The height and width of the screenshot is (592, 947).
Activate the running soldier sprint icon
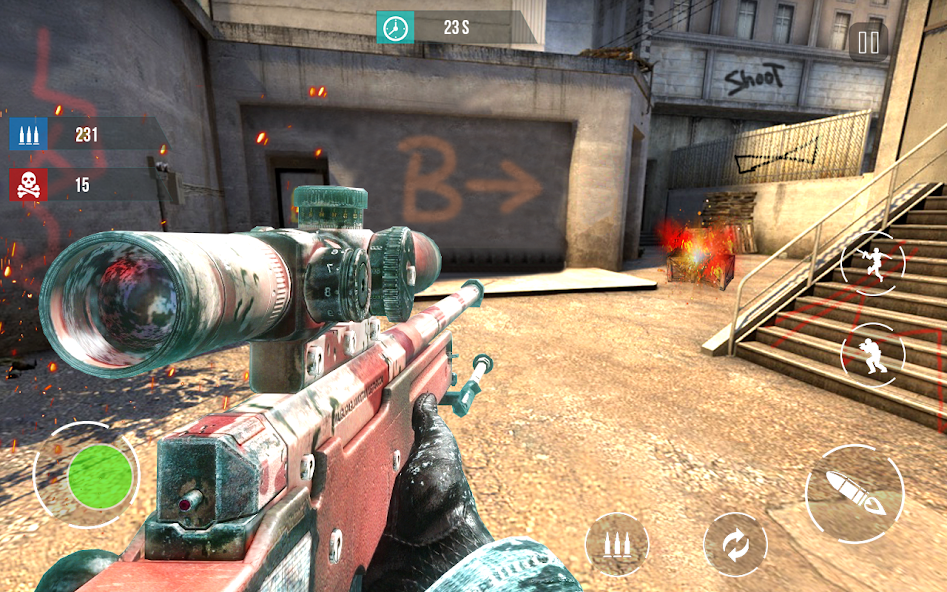(x=872, y=263)
